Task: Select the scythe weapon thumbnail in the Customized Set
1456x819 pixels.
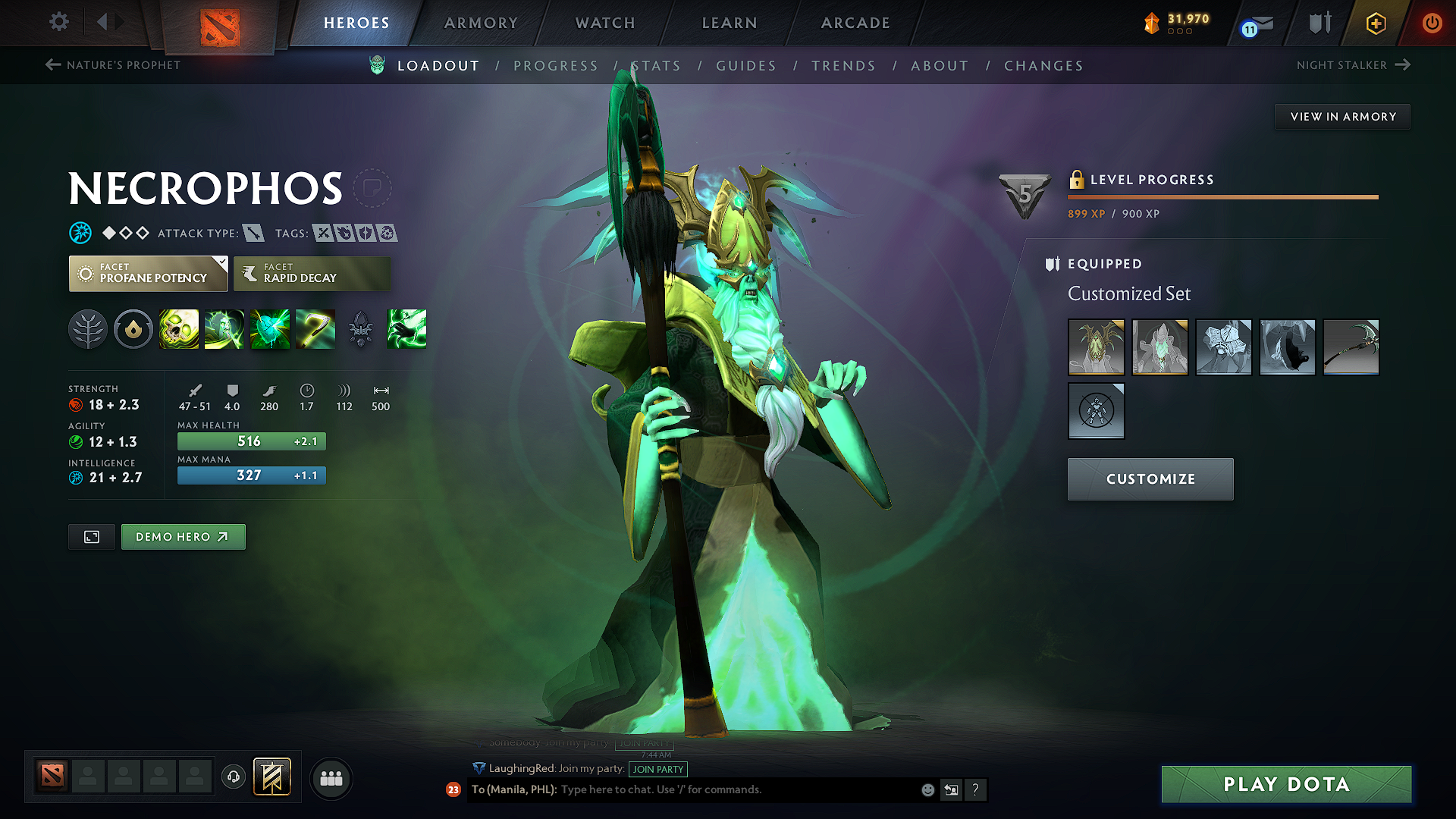Action: (1351, 347)
